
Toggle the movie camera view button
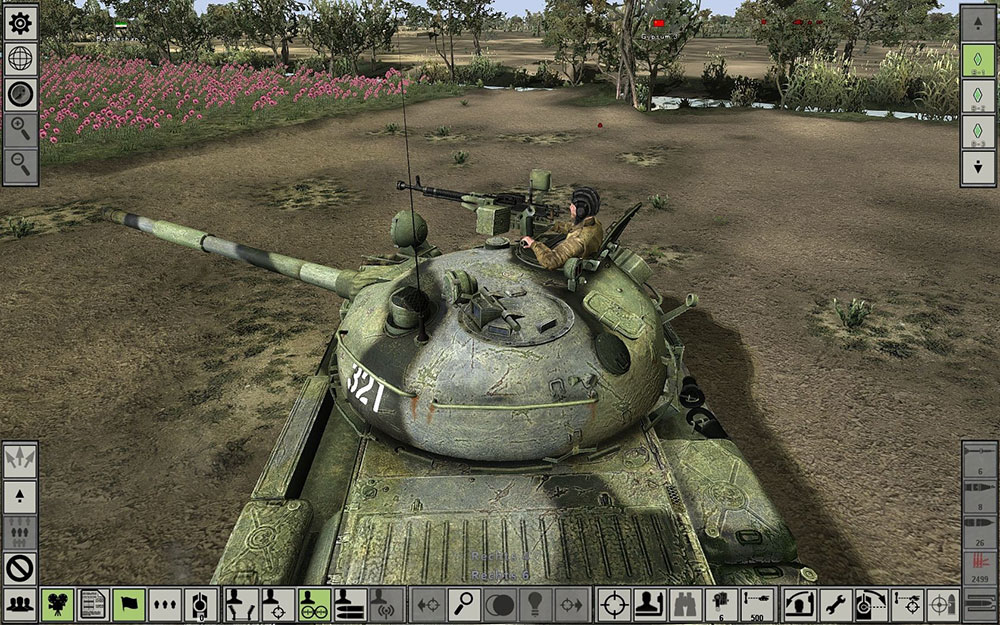click(57, 604)
